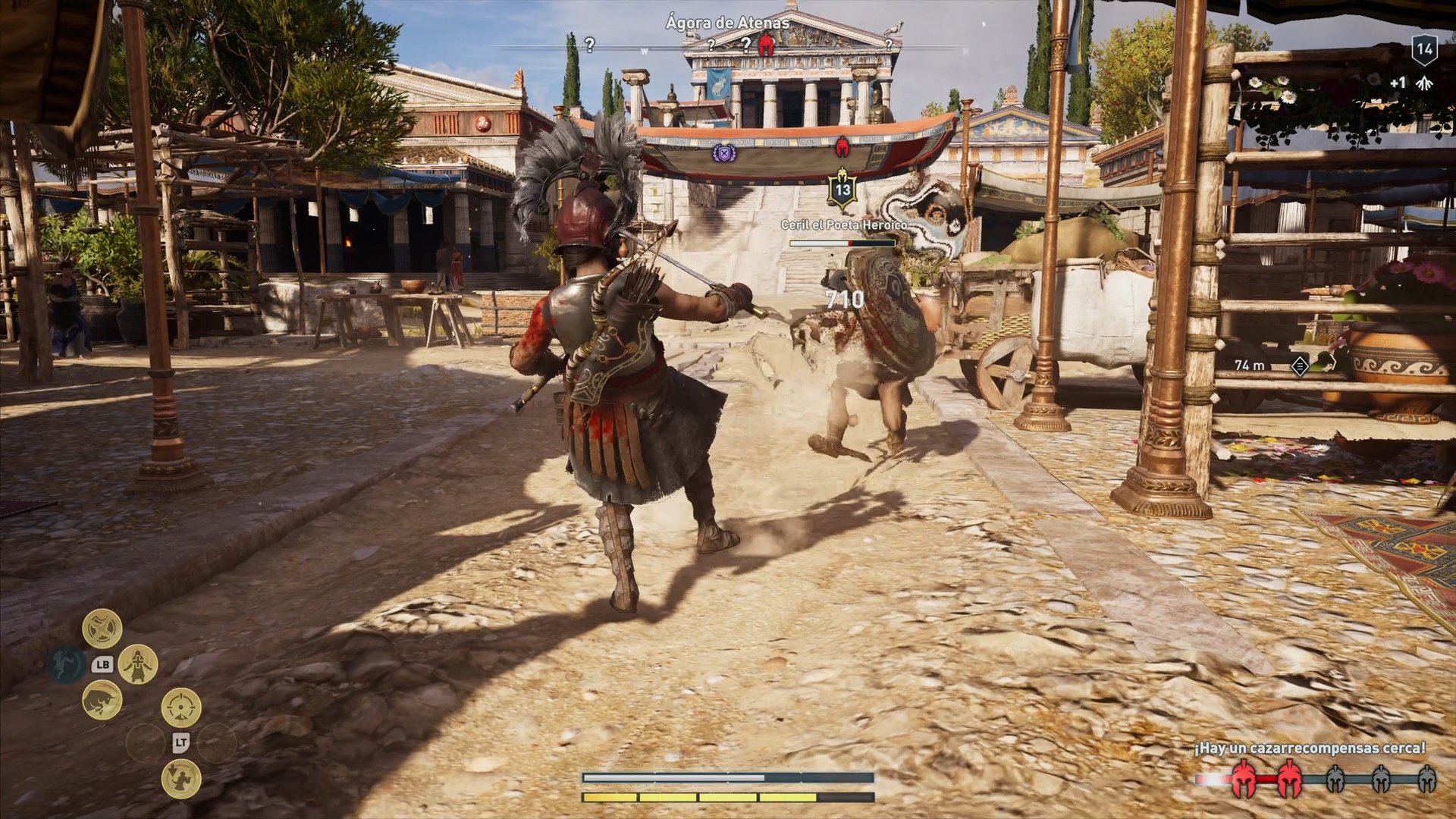Toggle the second red bounty helmet
This screenshot has height=819, width=1456.
coord(1291,780)
